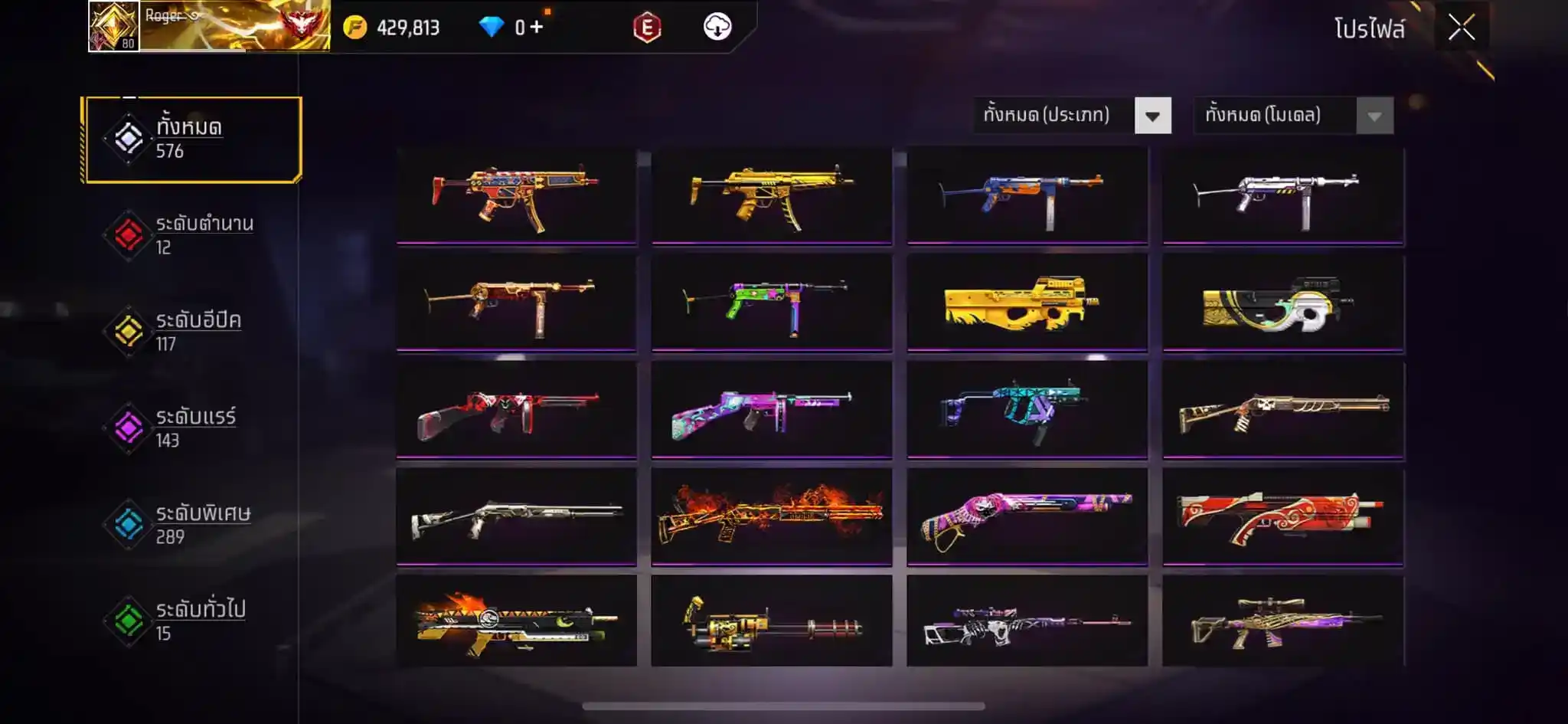
Task: Select the green and purple MP40 skin
Action: click(x=771, y=303)
